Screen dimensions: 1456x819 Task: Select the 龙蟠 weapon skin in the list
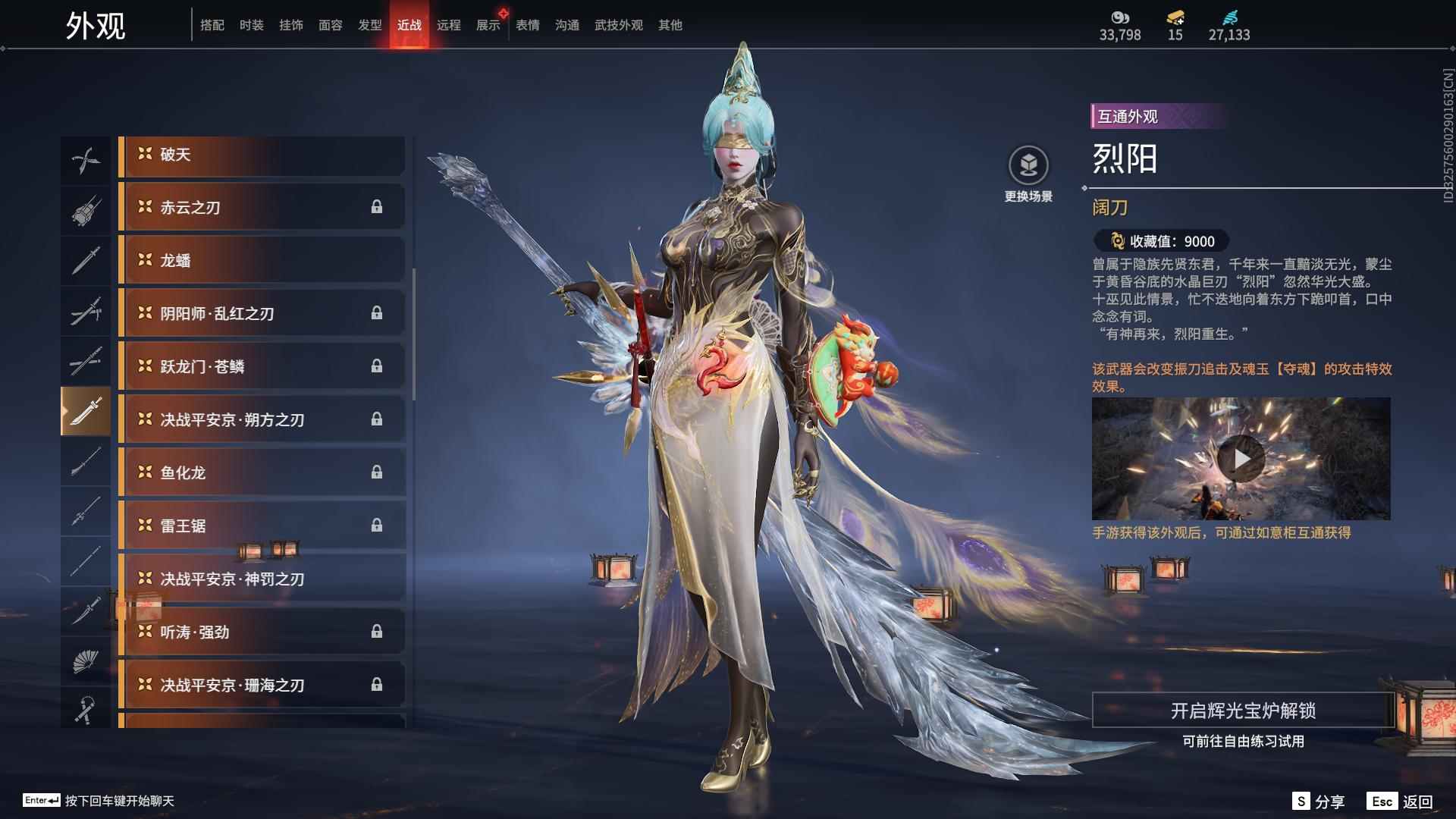(262, 259)
